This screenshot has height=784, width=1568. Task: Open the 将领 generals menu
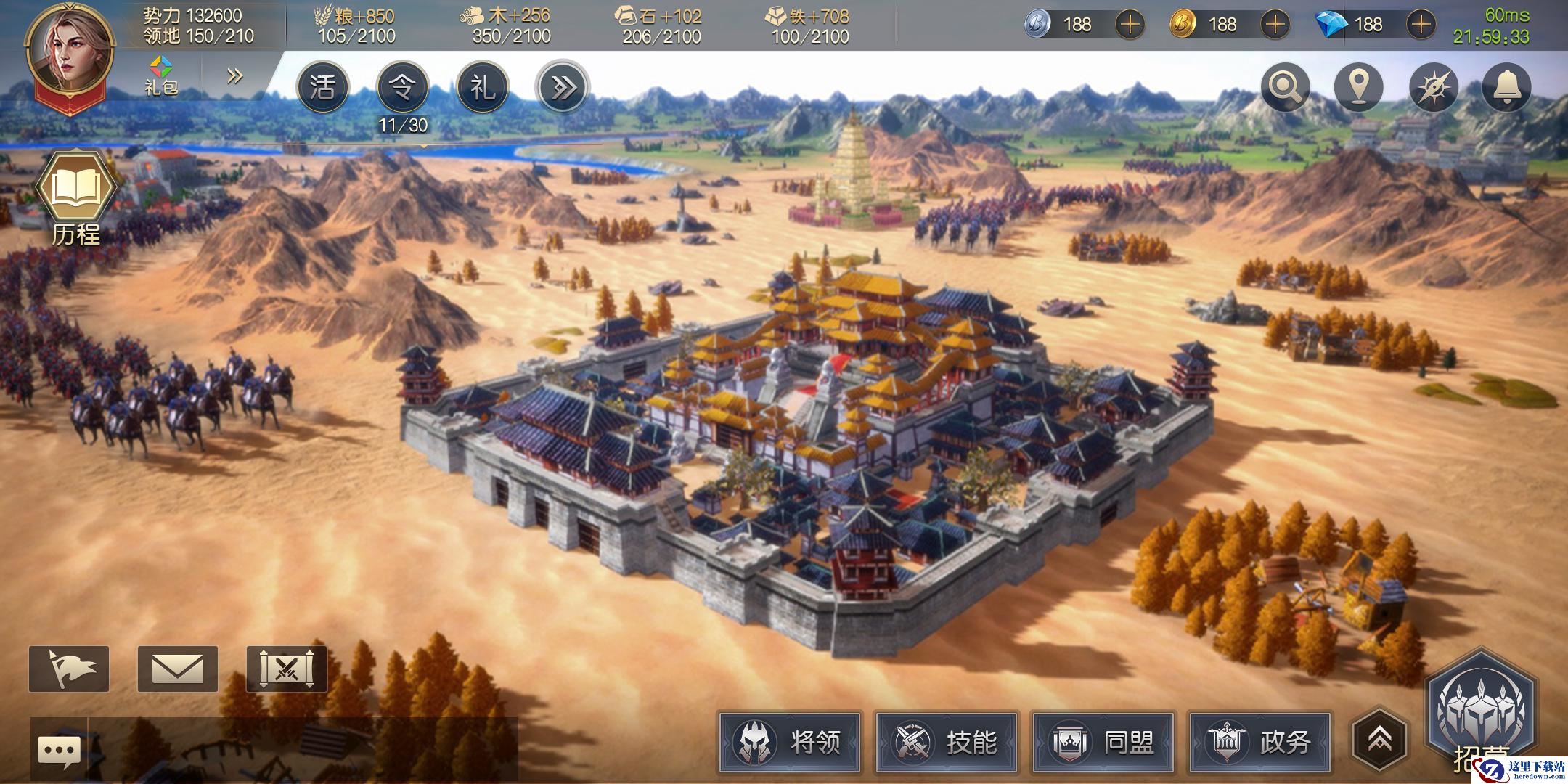pyautogui.click(x=790, y=742)
